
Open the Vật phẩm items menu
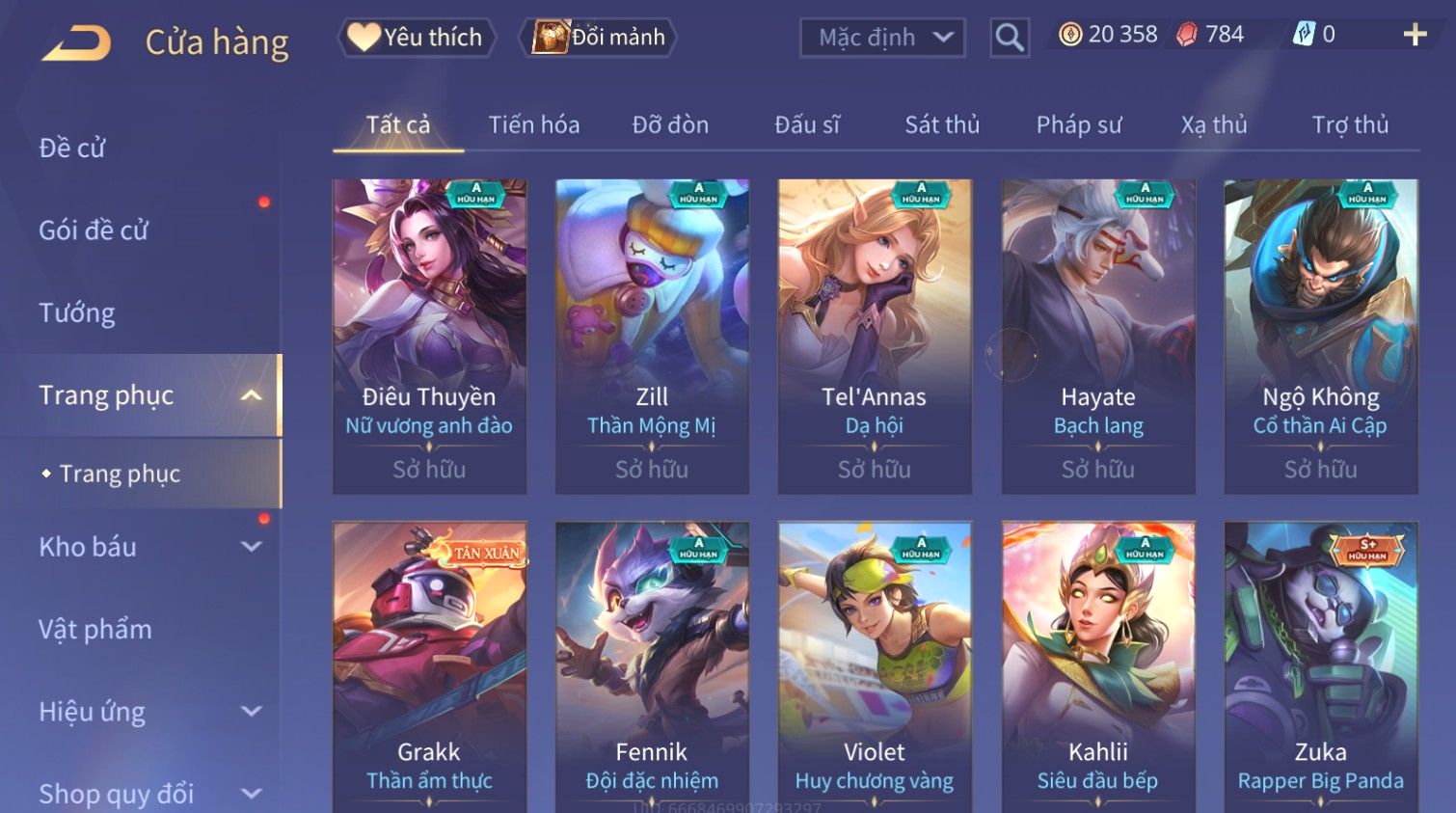coord(95,630)
